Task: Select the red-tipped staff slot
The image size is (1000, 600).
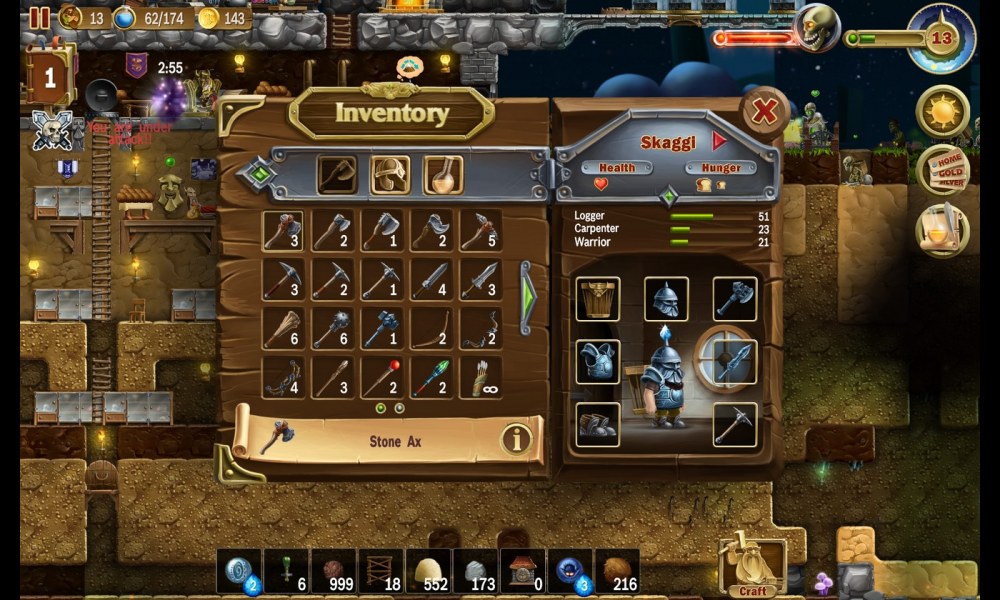Action: (x=382, y=378)
